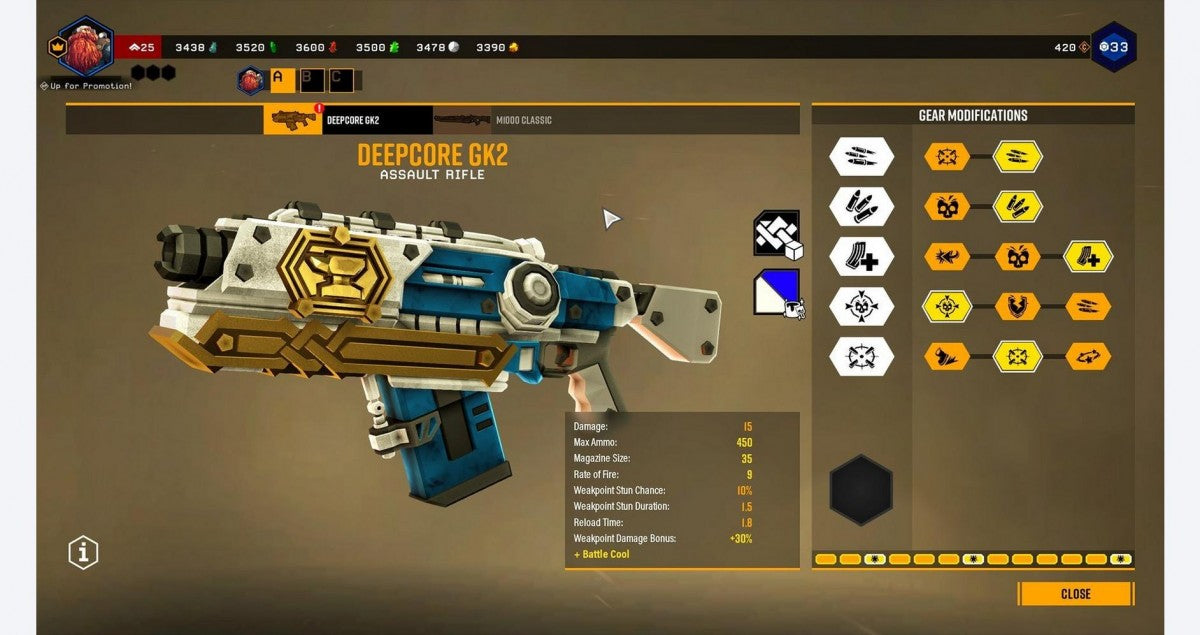Open the info icon
Screen dimensions: 1200x635
click(83, 551)
